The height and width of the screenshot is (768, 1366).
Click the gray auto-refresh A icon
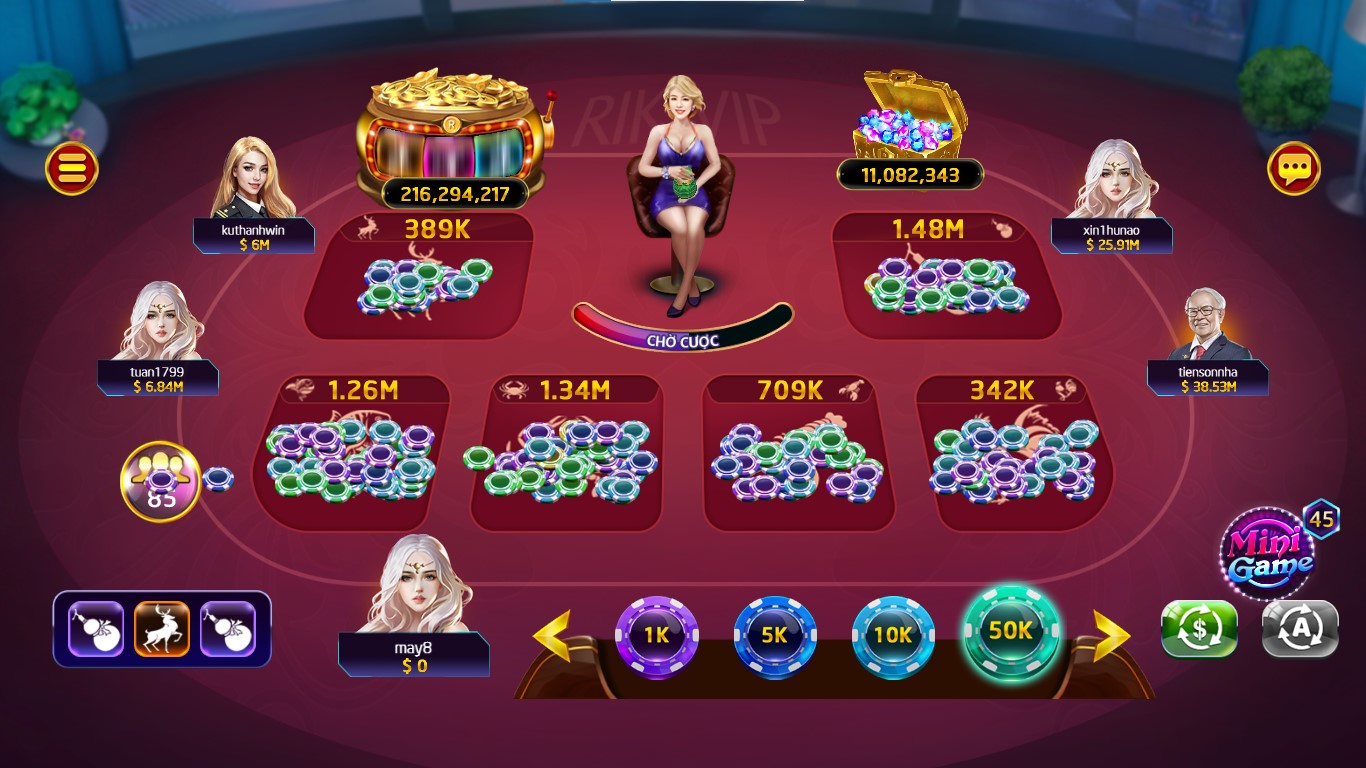[x=1299, y=630]
